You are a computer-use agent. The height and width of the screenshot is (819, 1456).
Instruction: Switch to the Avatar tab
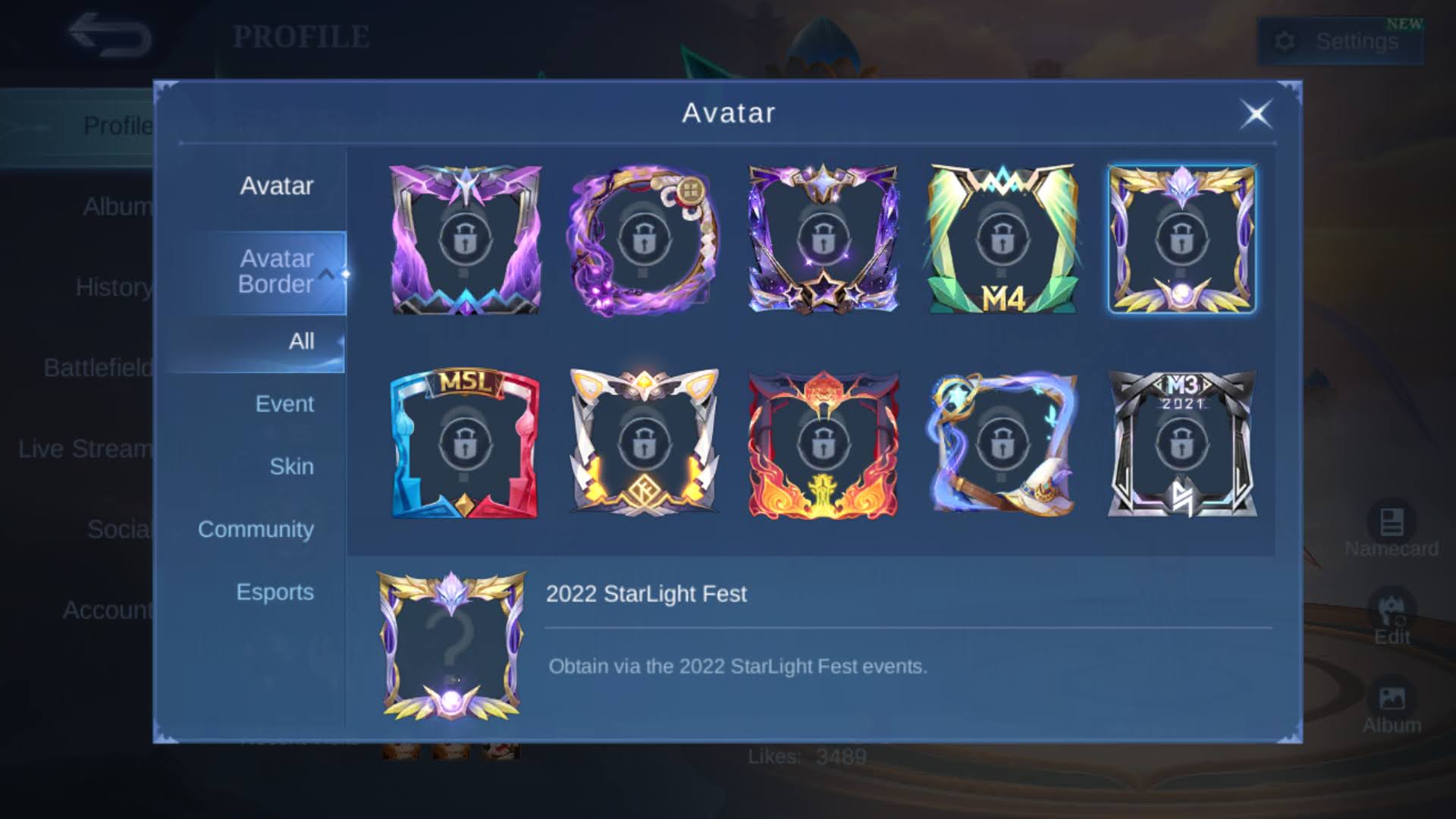coord(278,185)
